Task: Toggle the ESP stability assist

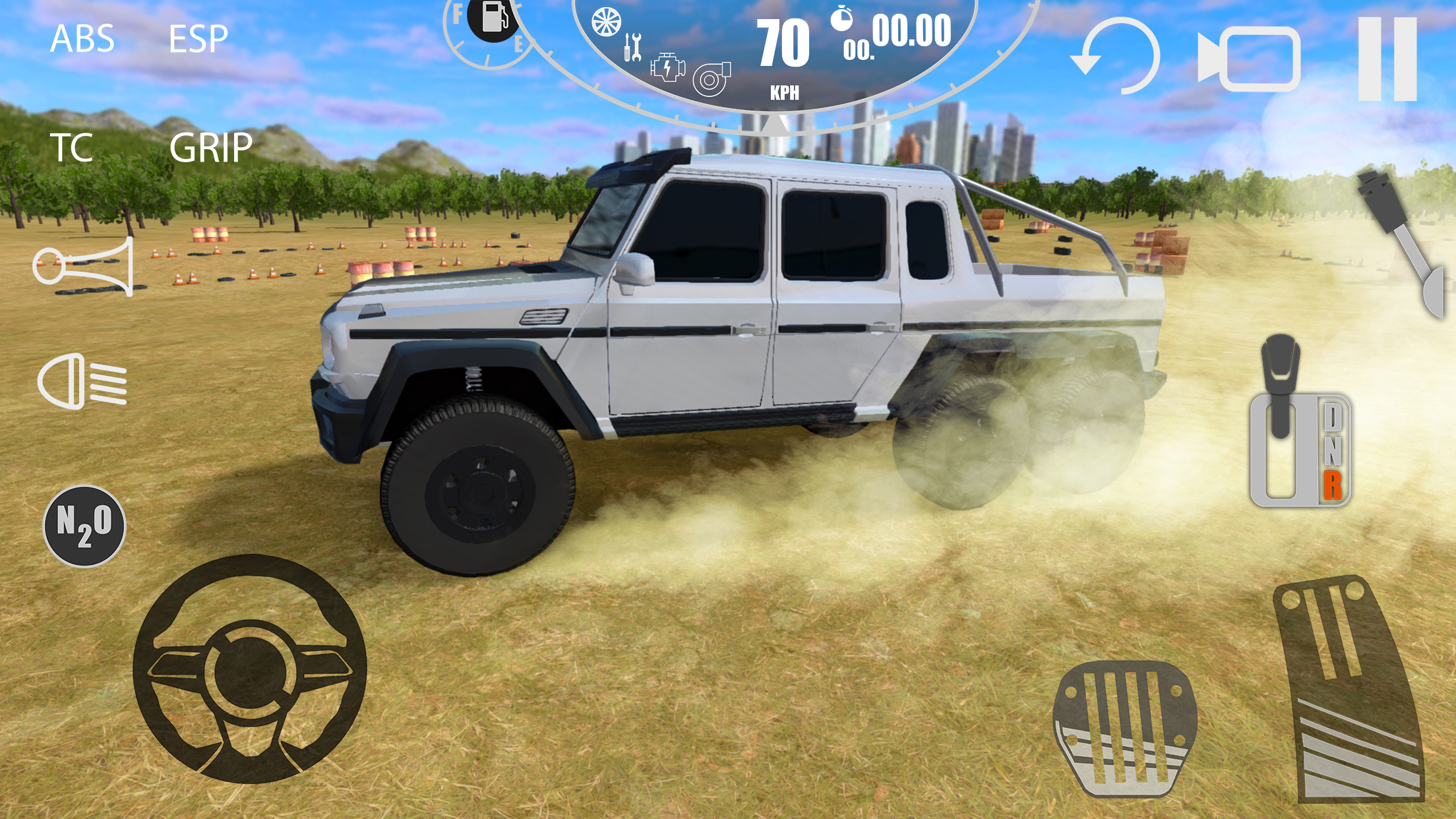Action: tap(198, 39)
